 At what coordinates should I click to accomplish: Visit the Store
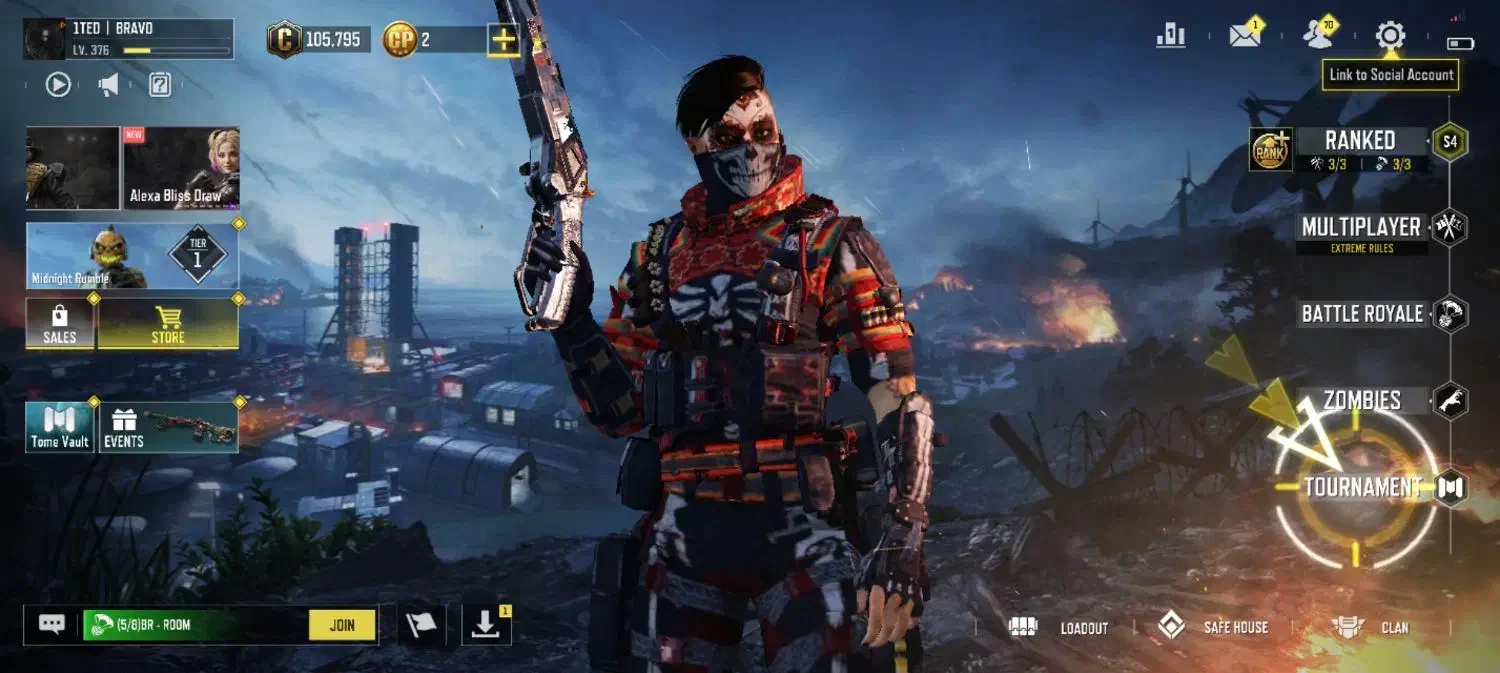tap(168, 324)
